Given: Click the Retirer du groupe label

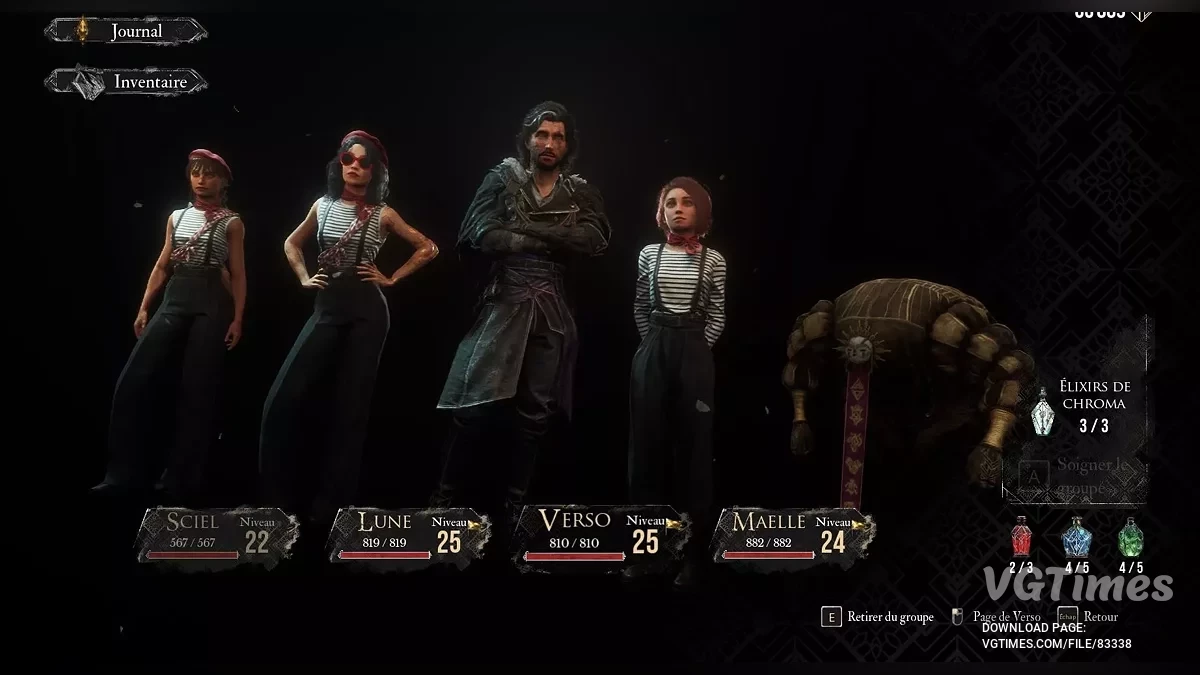Looking at the screenshot, I should point(890,617).
